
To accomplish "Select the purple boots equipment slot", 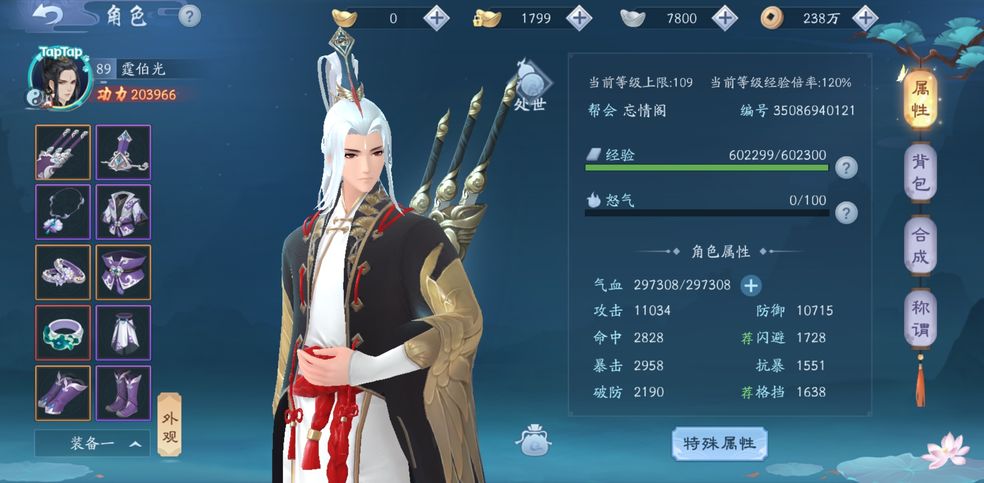I will pos(124,392).
